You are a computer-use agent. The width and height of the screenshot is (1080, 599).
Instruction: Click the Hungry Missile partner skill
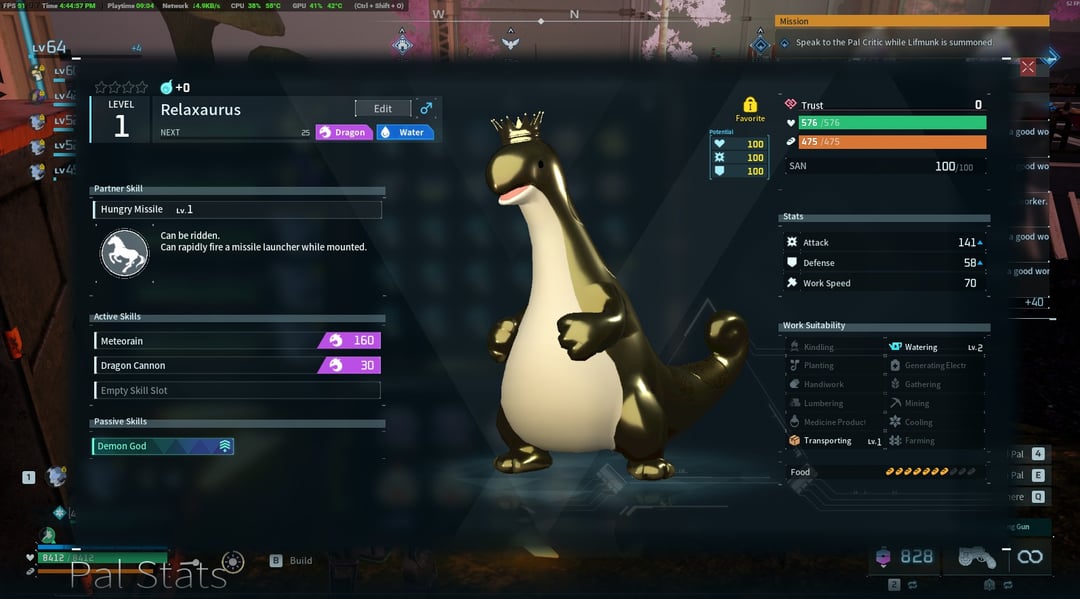coord(237,210)
